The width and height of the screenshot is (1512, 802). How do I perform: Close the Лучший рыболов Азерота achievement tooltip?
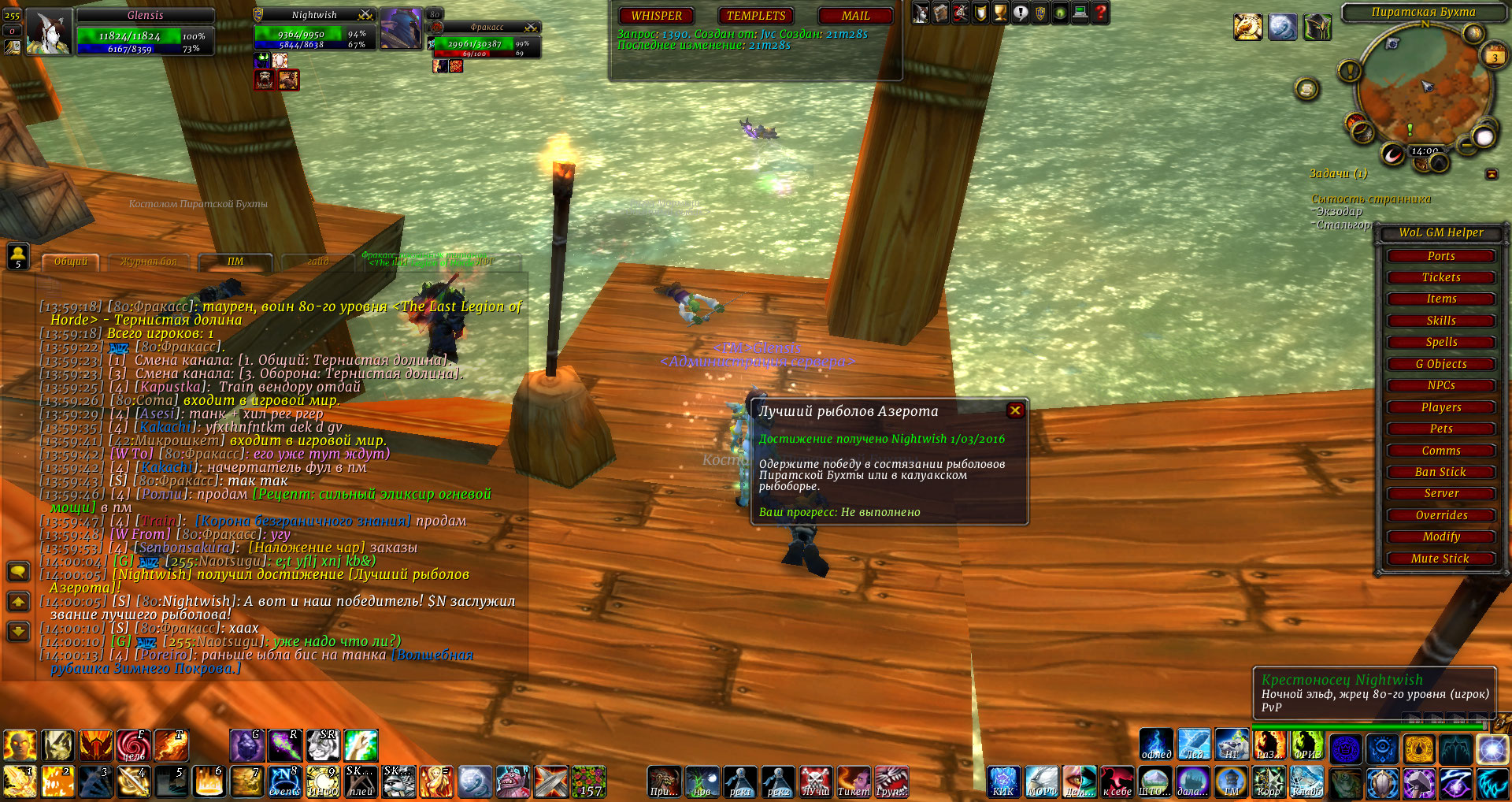1015,410
